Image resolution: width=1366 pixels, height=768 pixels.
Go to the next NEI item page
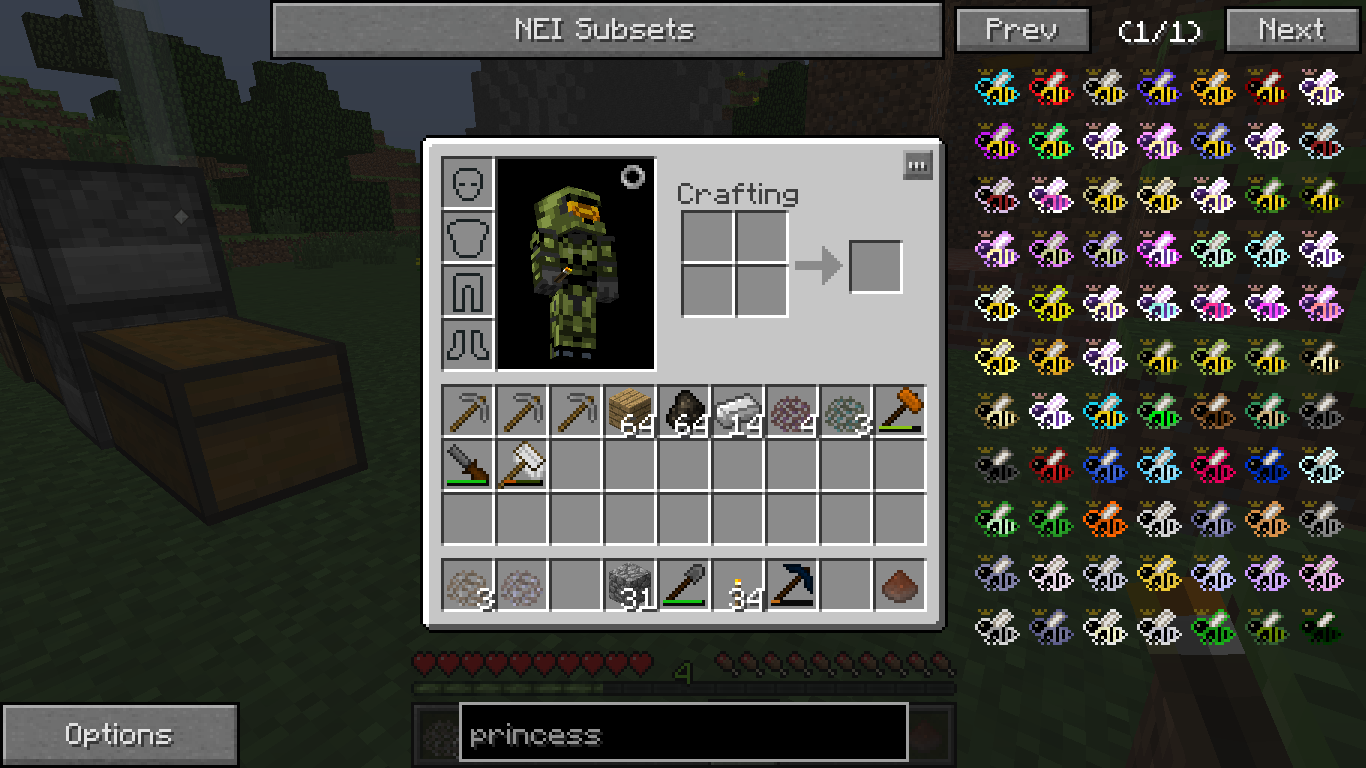click(x=1290, y=30)
